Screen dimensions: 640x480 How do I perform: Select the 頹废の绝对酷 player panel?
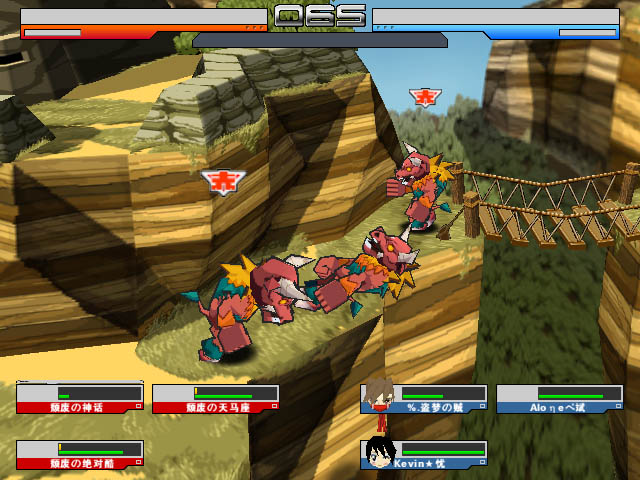(x=80, y=455)
